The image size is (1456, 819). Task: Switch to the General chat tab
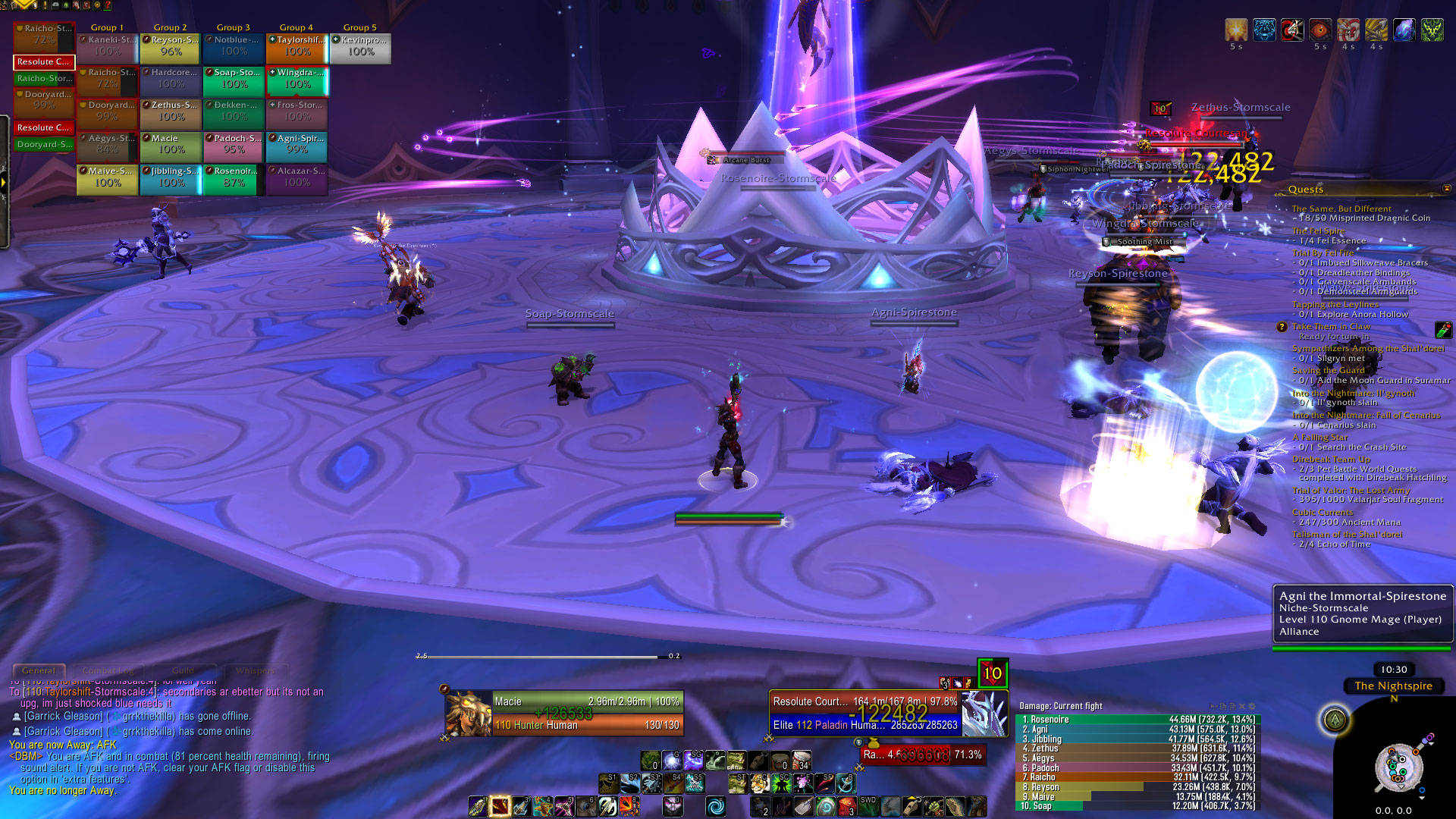pyautogui.click(x=38, y=670)
